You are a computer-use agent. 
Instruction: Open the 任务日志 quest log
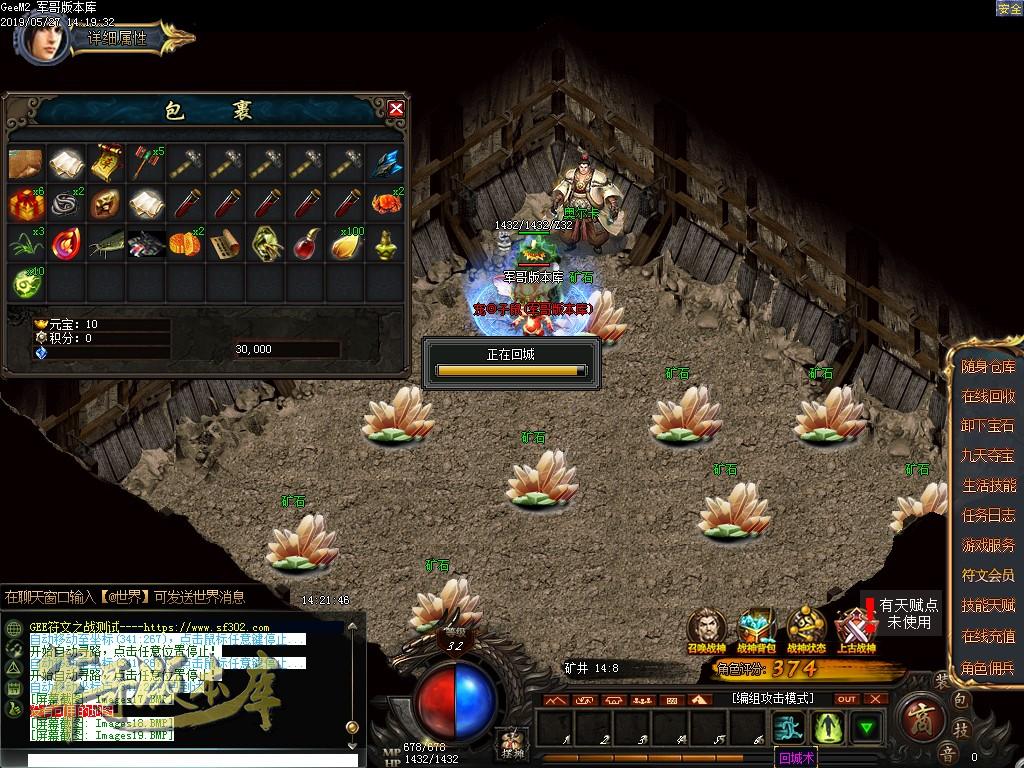(x=988, y=516)
